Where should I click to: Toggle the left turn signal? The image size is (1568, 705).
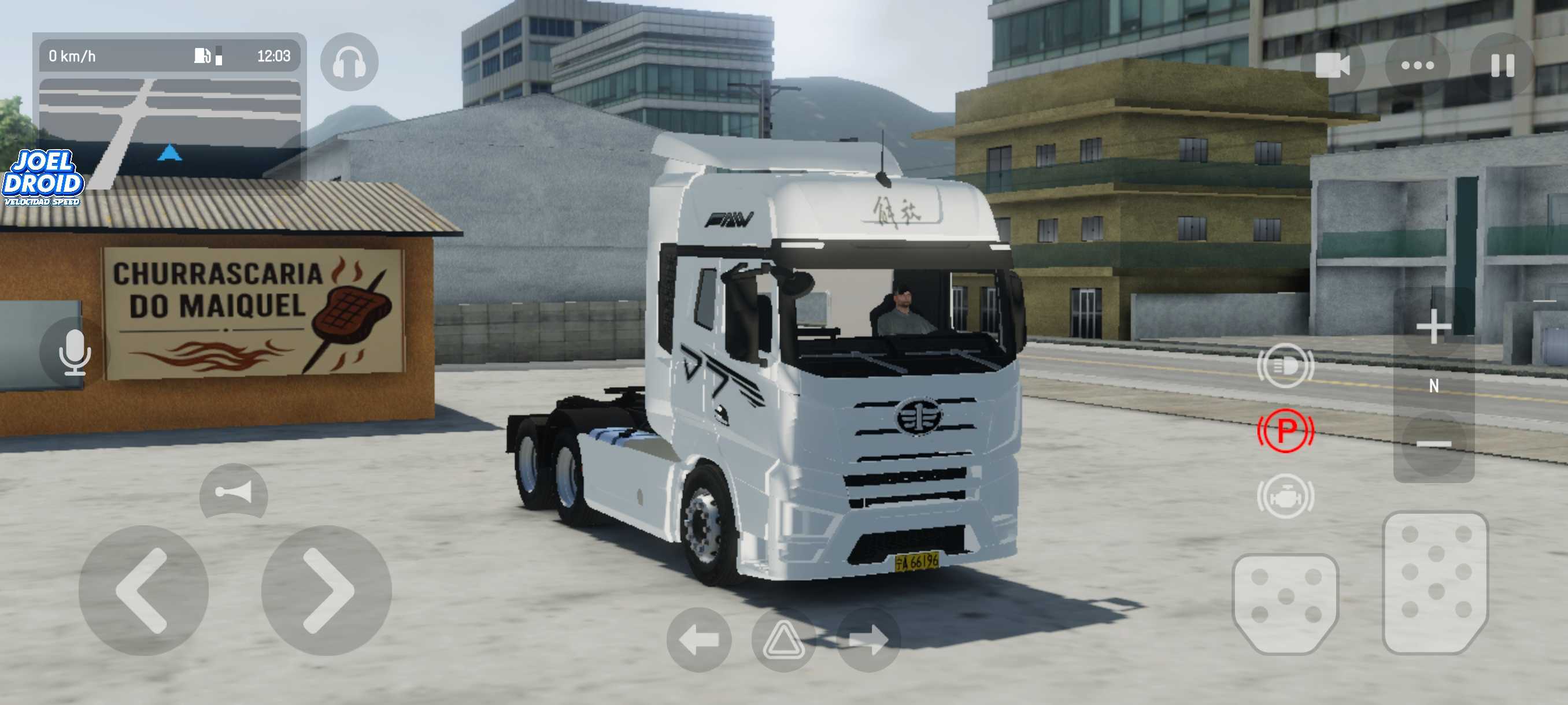pyautogui.click(x=698, y=640)
